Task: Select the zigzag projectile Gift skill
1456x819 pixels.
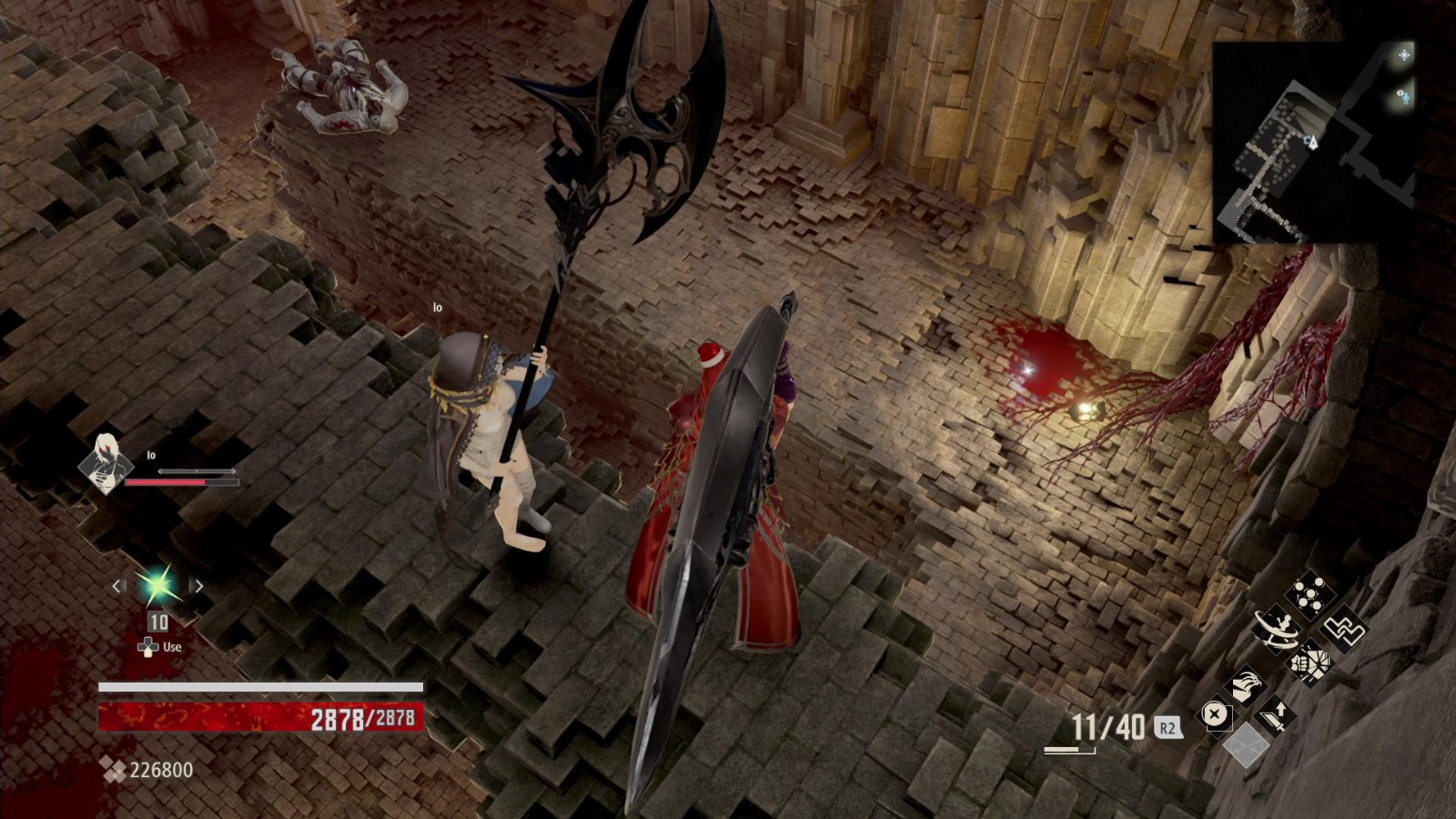Action: (x=1343, y=630)
